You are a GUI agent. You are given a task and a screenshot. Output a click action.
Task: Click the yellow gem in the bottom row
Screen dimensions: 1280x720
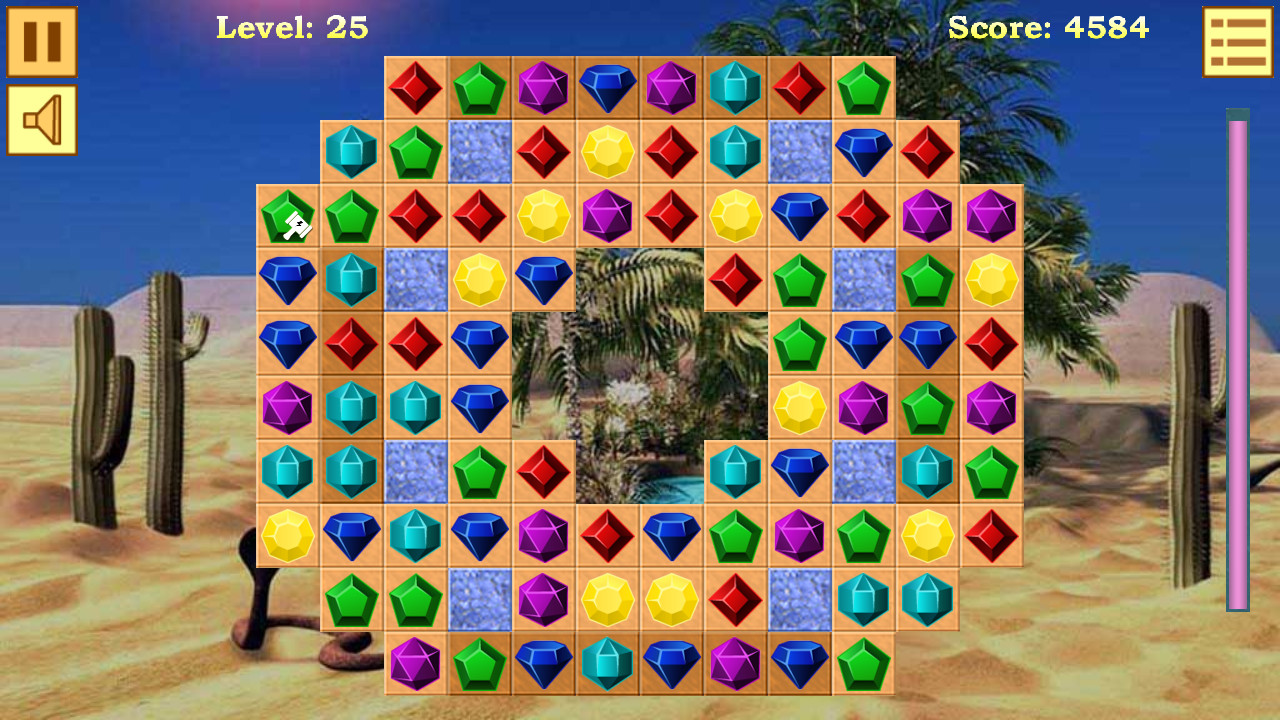(607, 600)
